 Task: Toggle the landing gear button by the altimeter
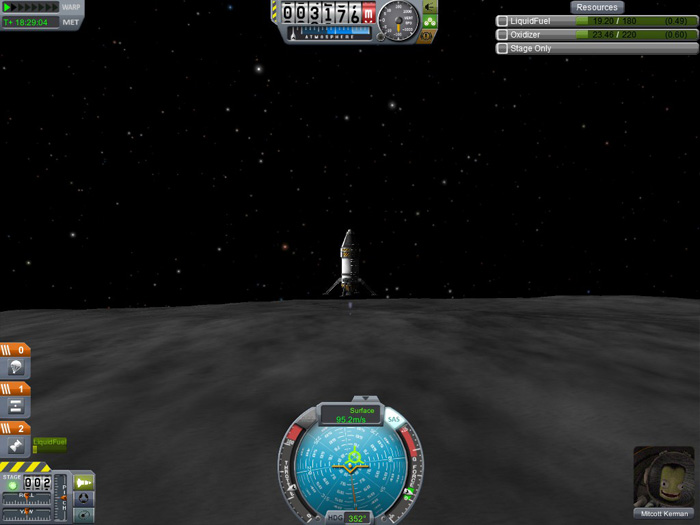430,7
